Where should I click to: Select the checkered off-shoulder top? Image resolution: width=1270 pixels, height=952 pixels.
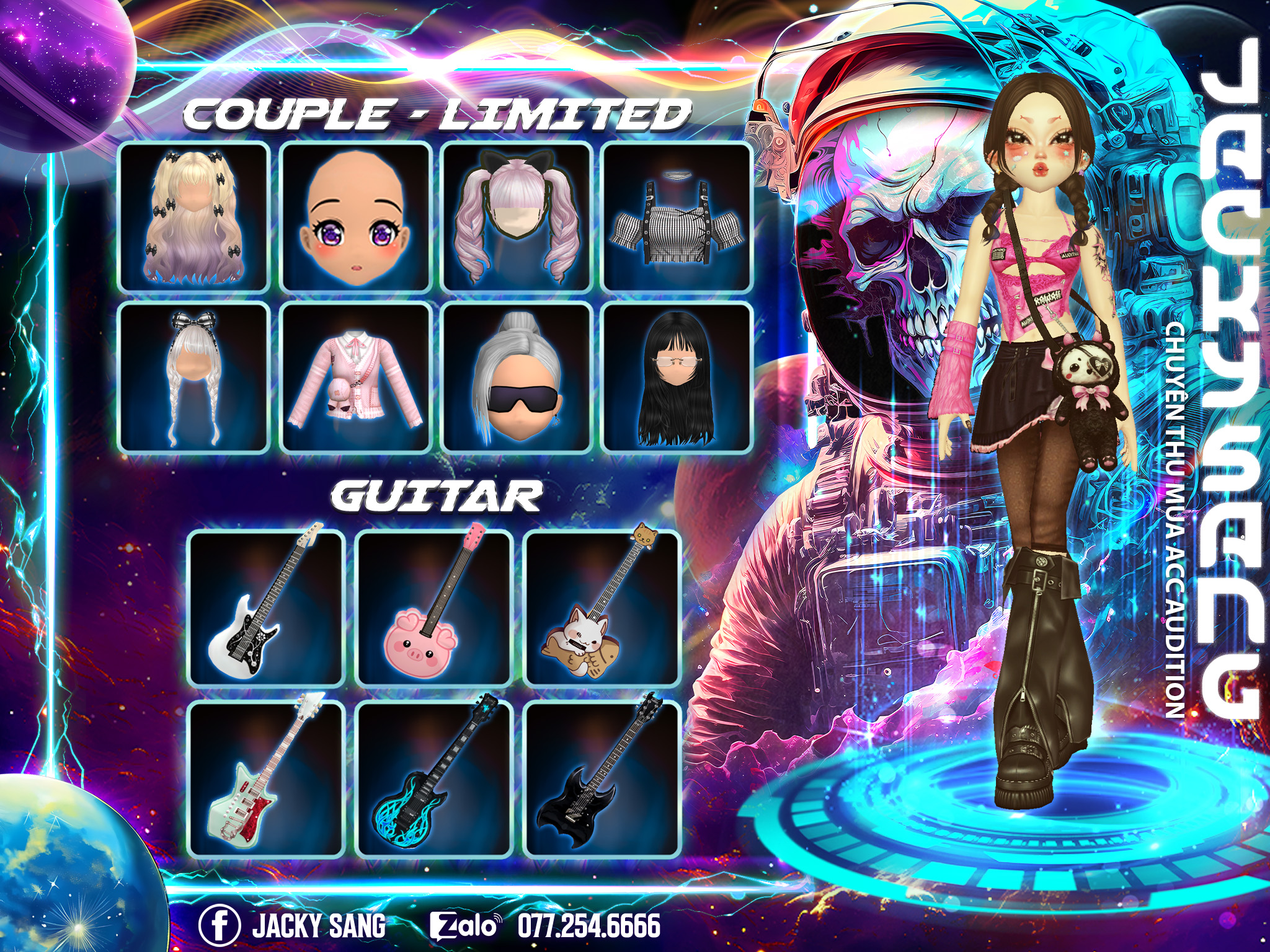(x=677, y=217)
